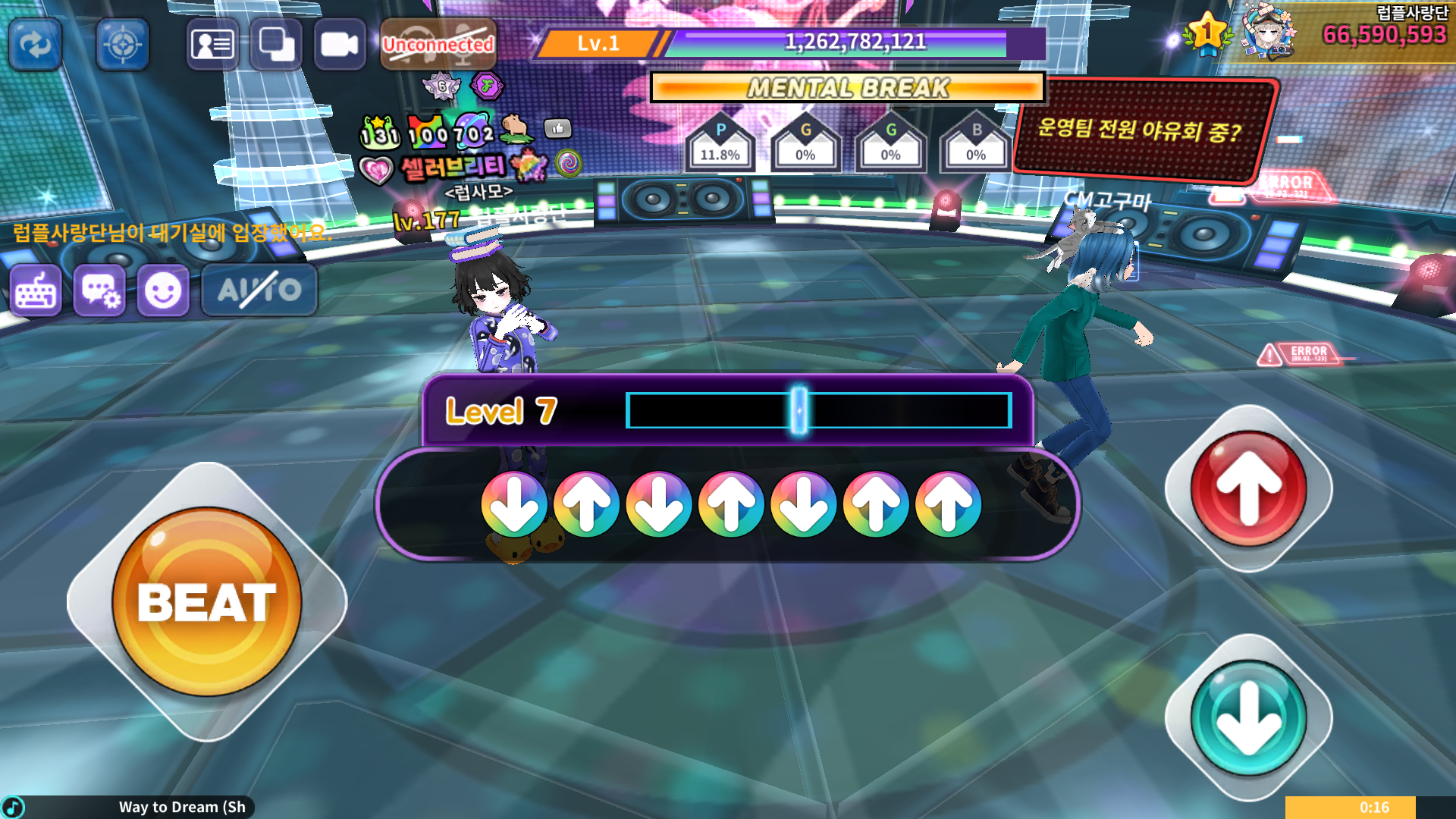Hit the orange BEAT button
This screenshot has height=819, width=1456.
coord(206,601)
